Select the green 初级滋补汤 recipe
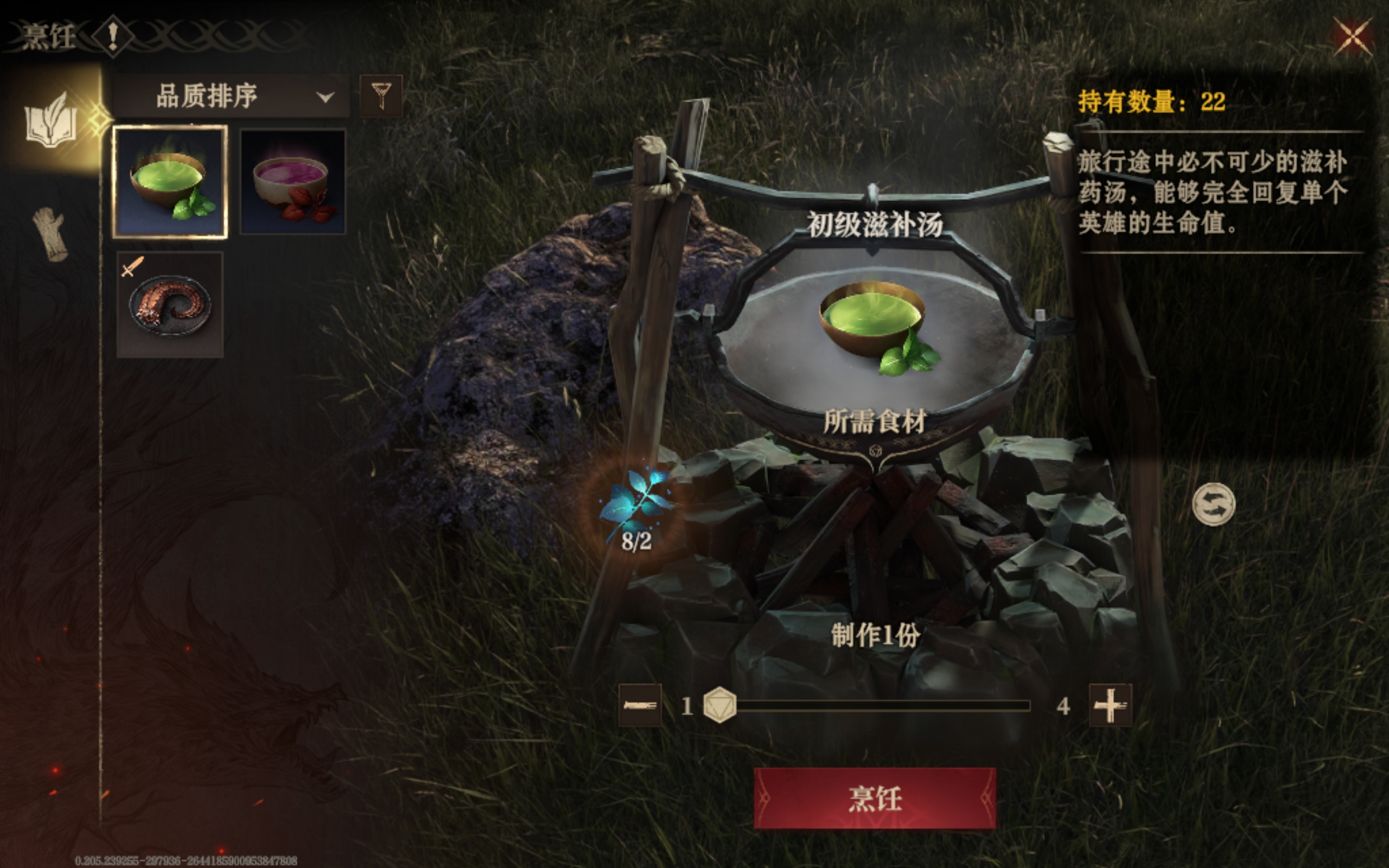Screen dimensions: 1389x868 tap(170, 181)
